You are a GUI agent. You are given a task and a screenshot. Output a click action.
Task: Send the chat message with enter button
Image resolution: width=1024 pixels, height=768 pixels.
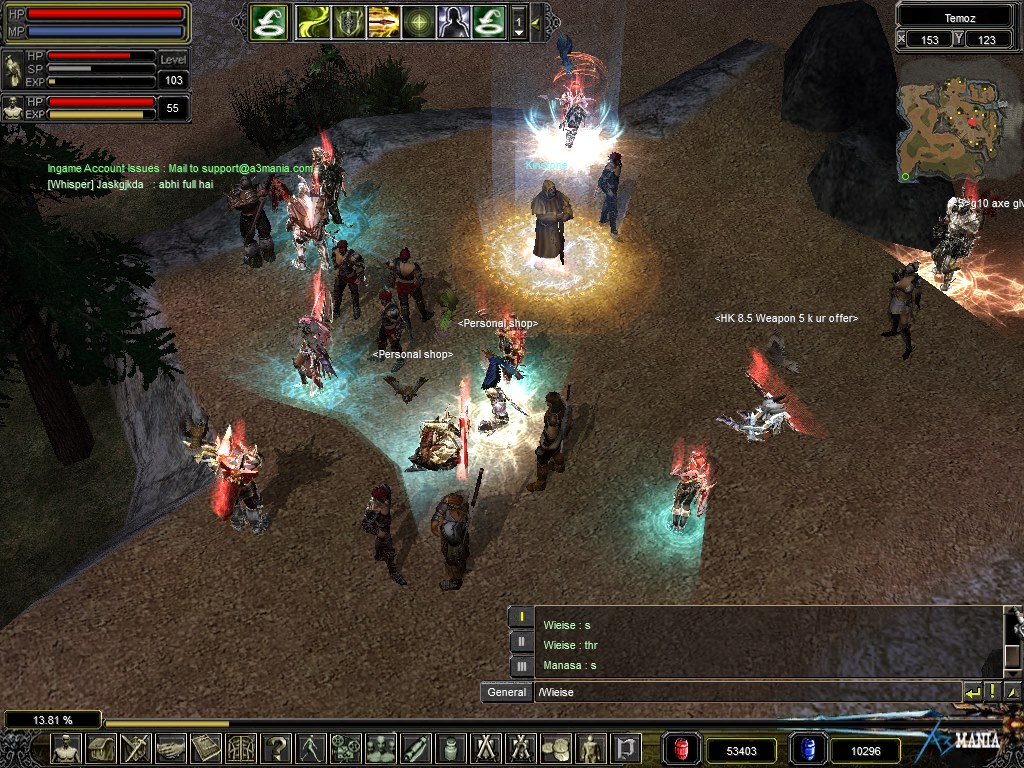pos(972,692)
